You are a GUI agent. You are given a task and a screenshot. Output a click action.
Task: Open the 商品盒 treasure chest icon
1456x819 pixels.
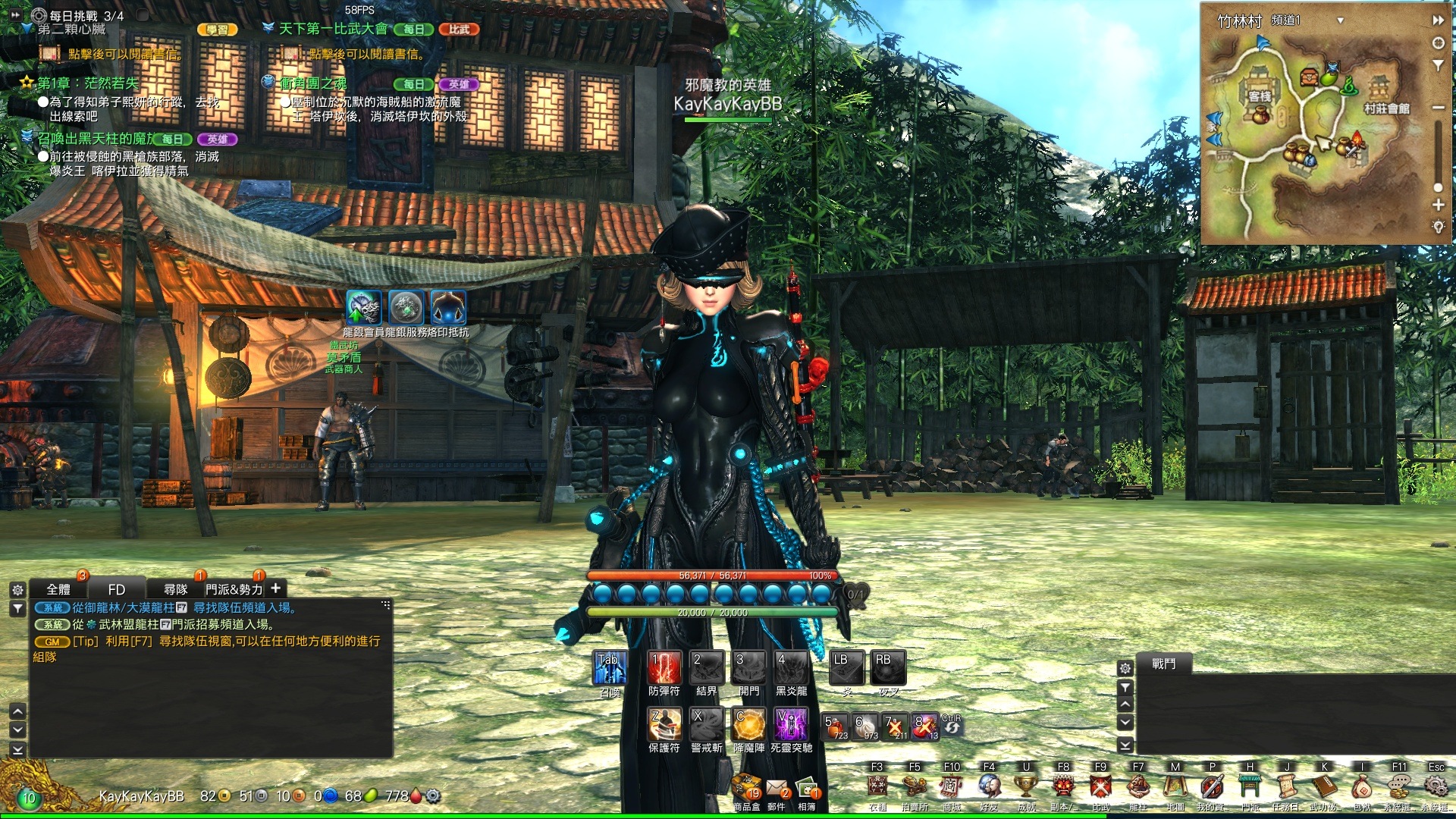(747, 790)
